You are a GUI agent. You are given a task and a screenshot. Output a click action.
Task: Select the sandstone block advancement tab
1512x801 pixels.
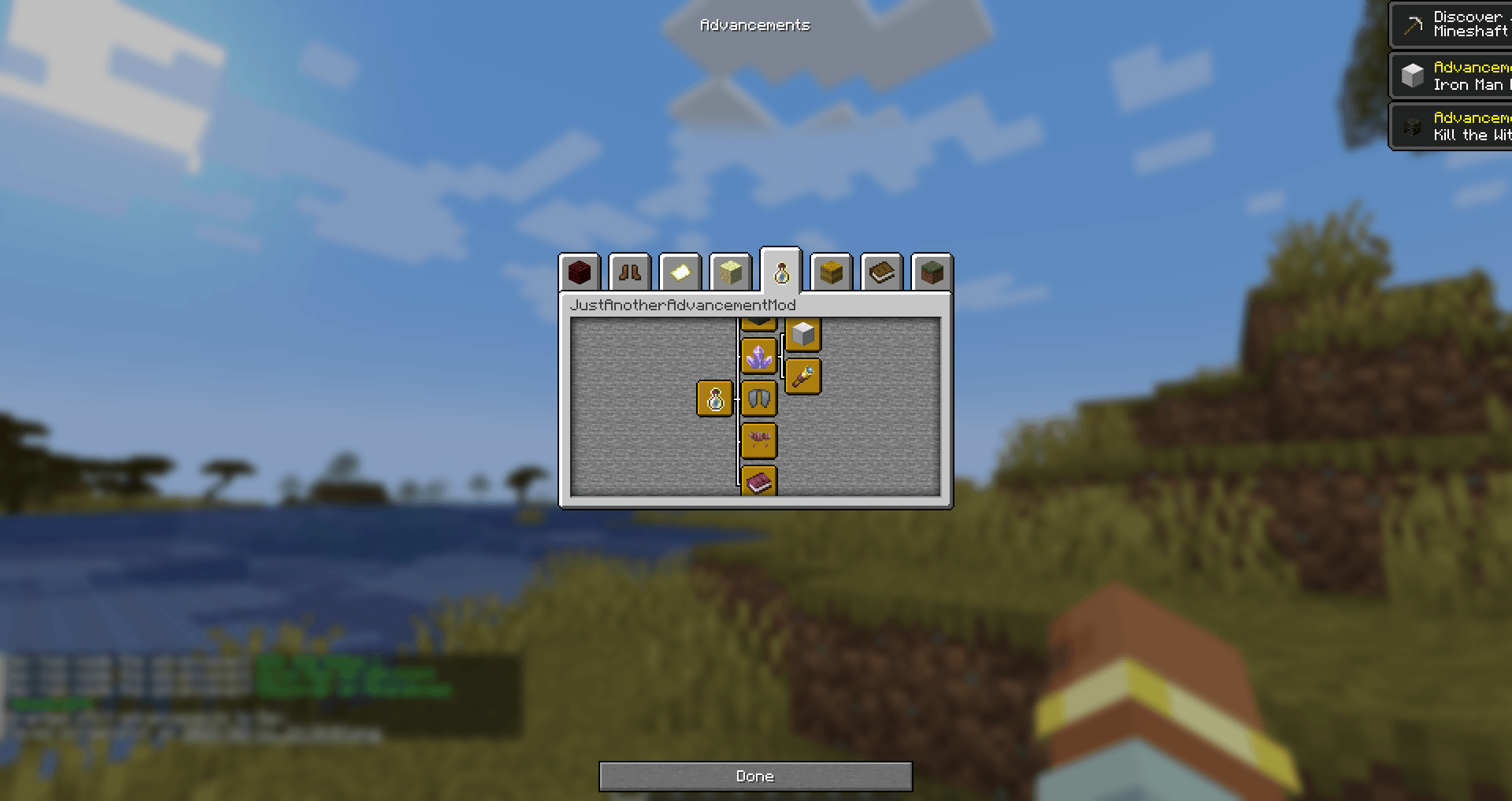click(x=731, y=273)
